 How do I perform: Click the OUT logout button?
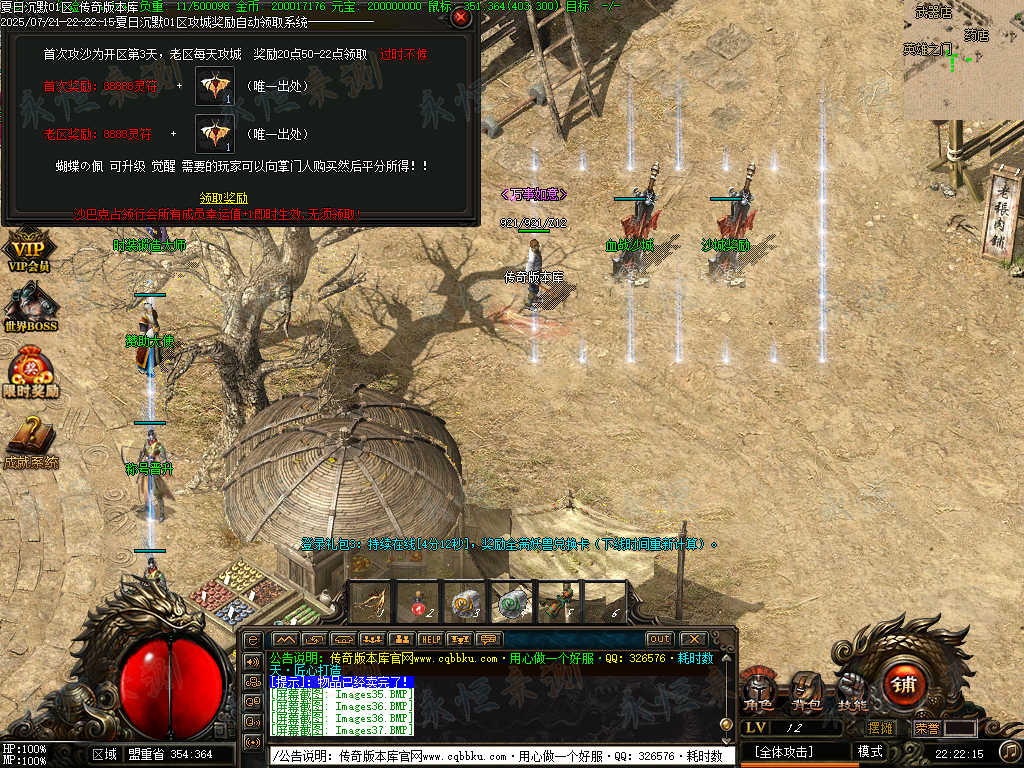pos(659,639)
